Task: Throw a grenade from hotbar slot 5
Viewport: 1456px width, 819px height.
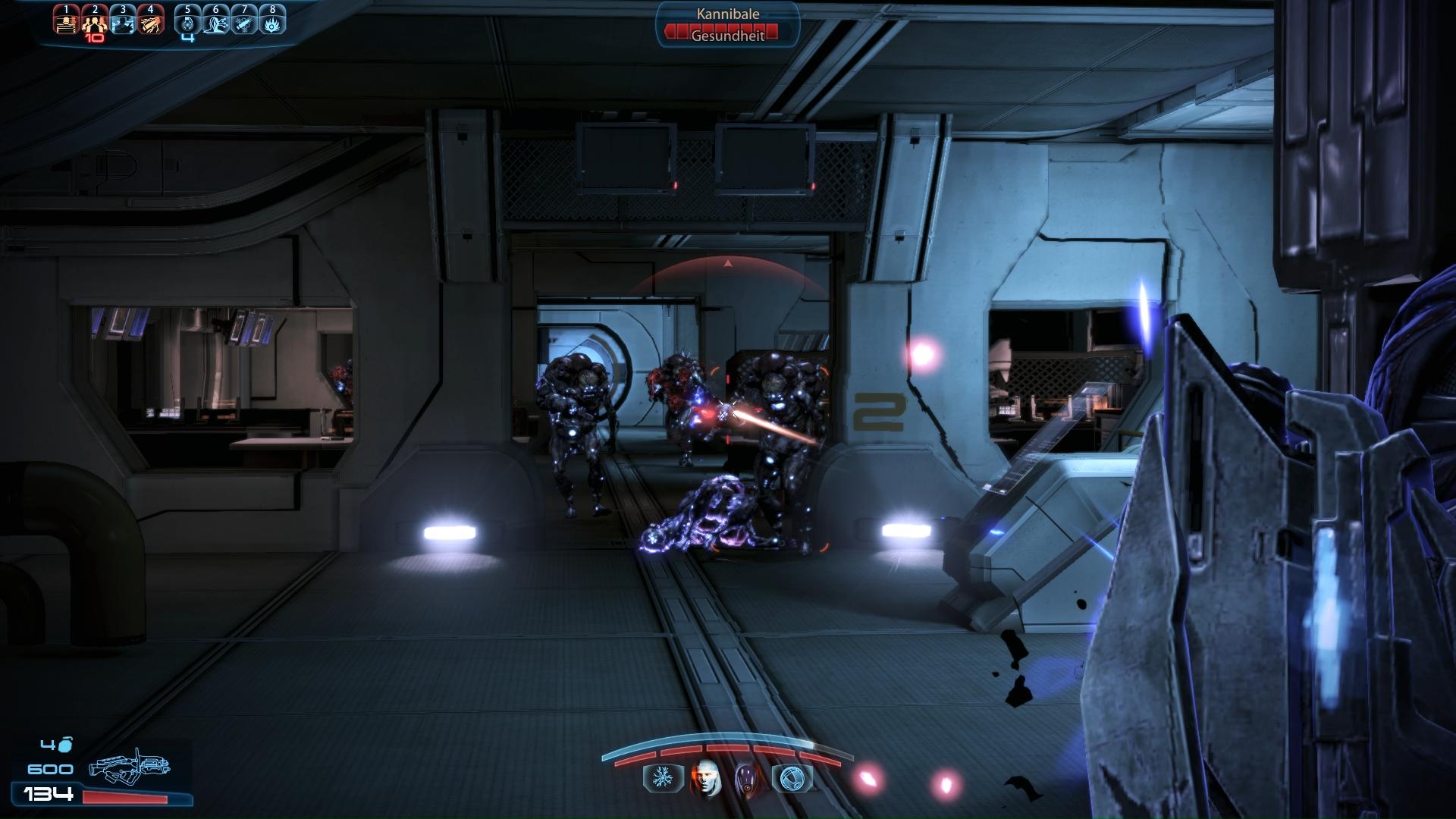Action: point(188,21)
